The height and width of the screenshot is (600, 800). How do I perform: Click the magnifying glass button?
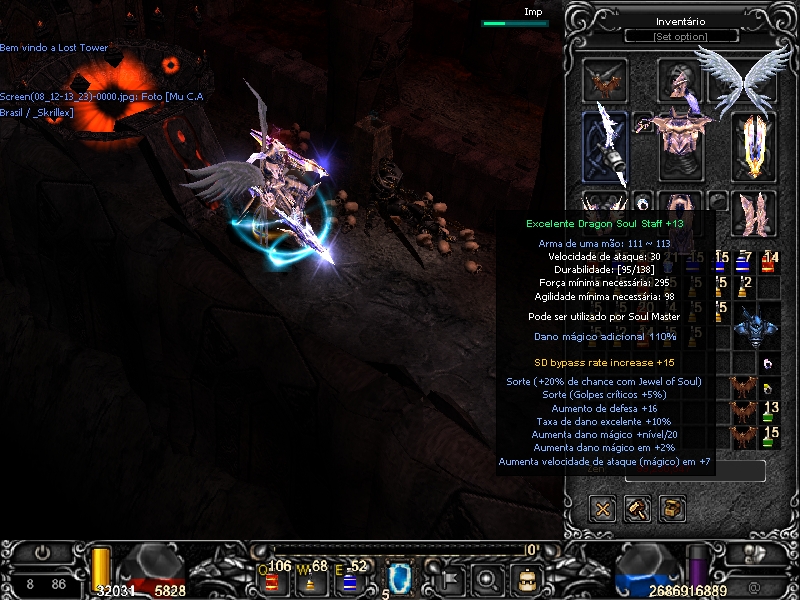487,576
